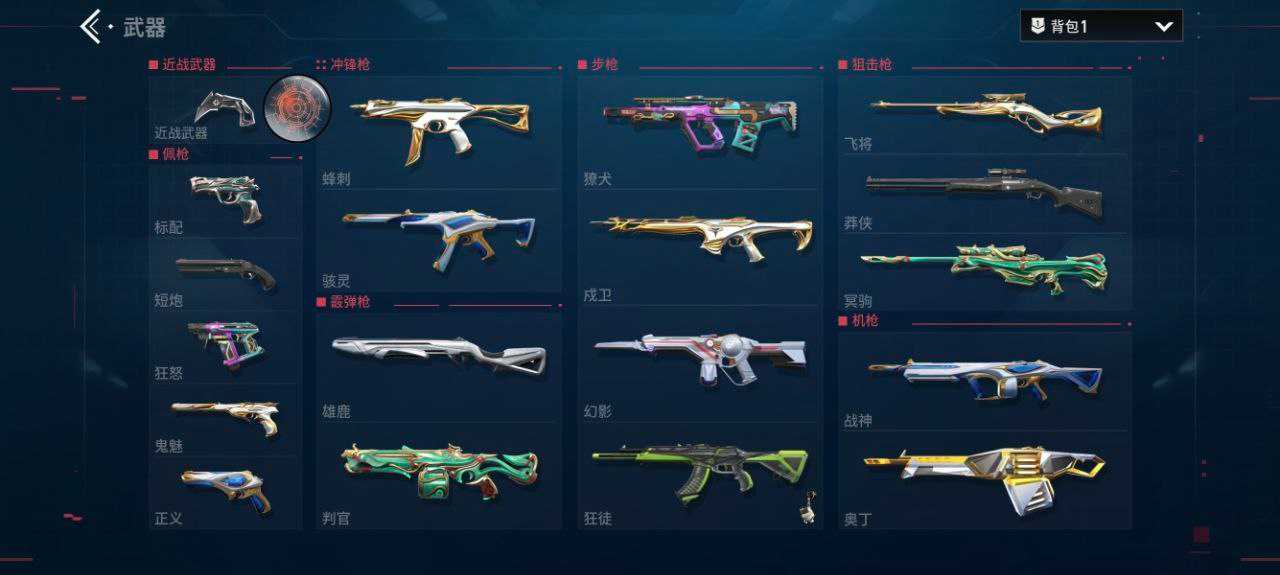The height and width of the screenshot is (575, 1280).
Task: Select the 正义 revolver slot
Action: (x=225, y=492)
